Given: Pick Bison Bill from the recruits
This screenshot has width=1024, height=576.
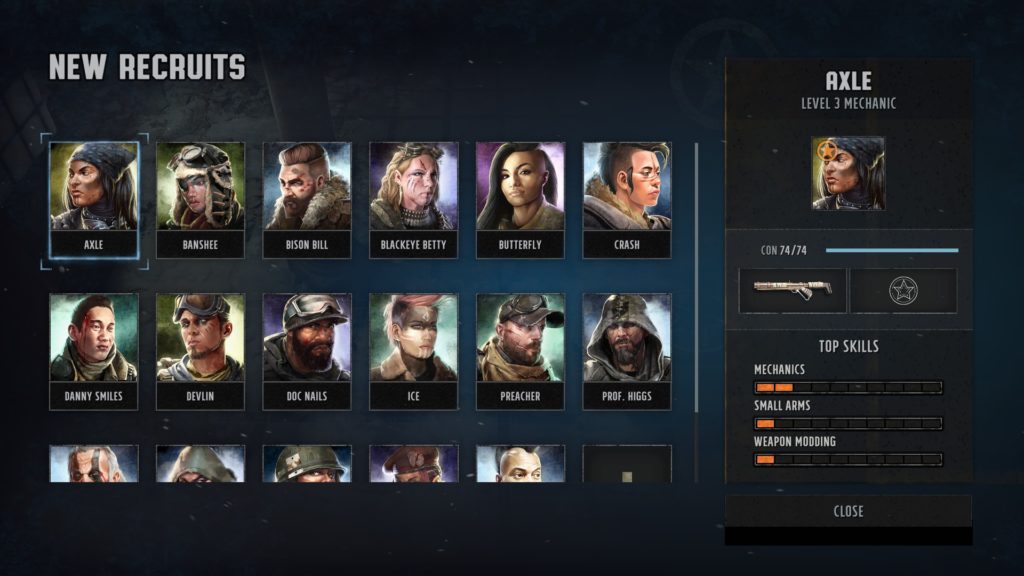Looking at the screenshot, I should tap(307, 198).
